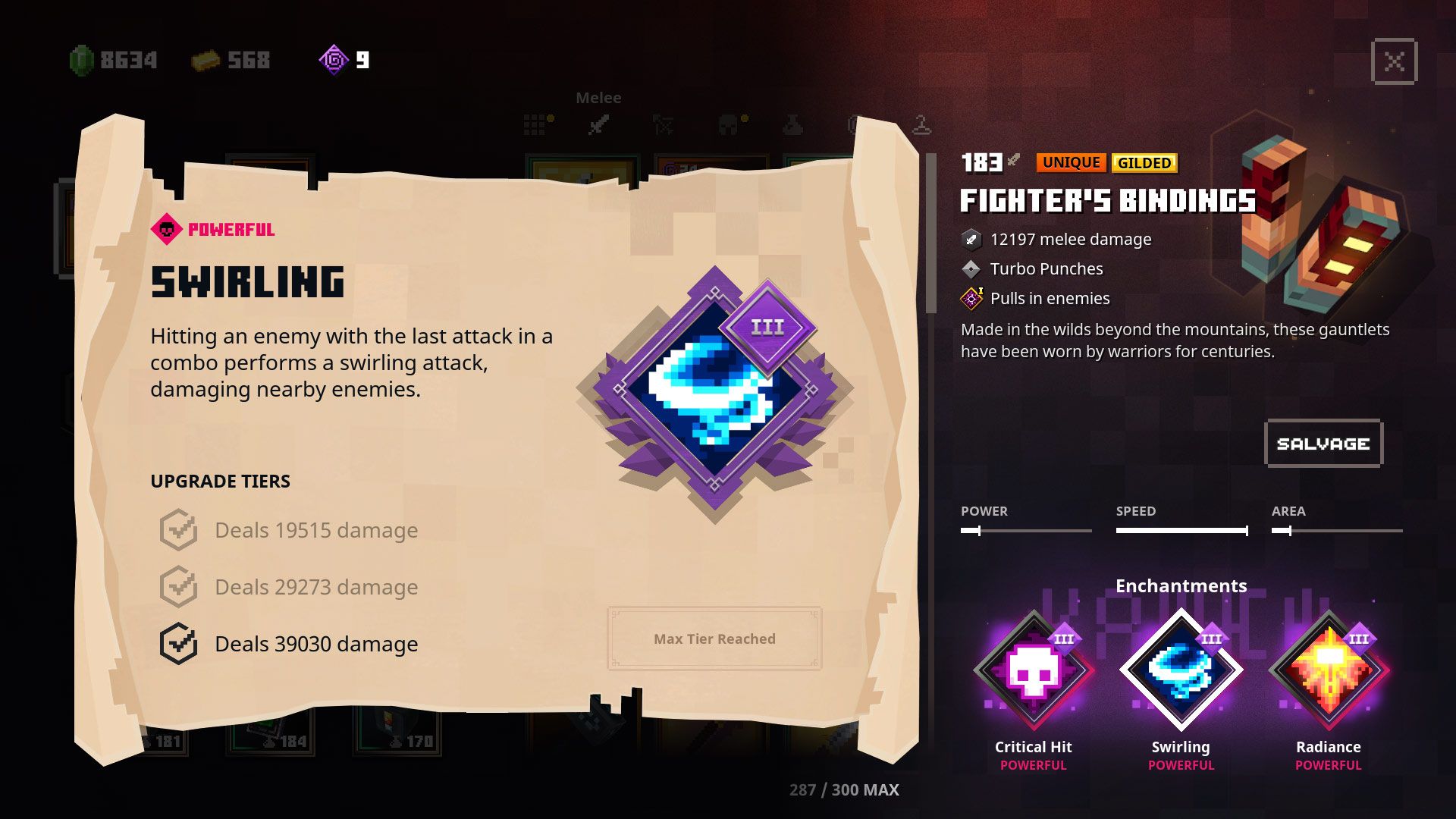Screen dimensions: 1456x819
Task: Close the inventory with the X button
Action: [x=1394, y=61]
